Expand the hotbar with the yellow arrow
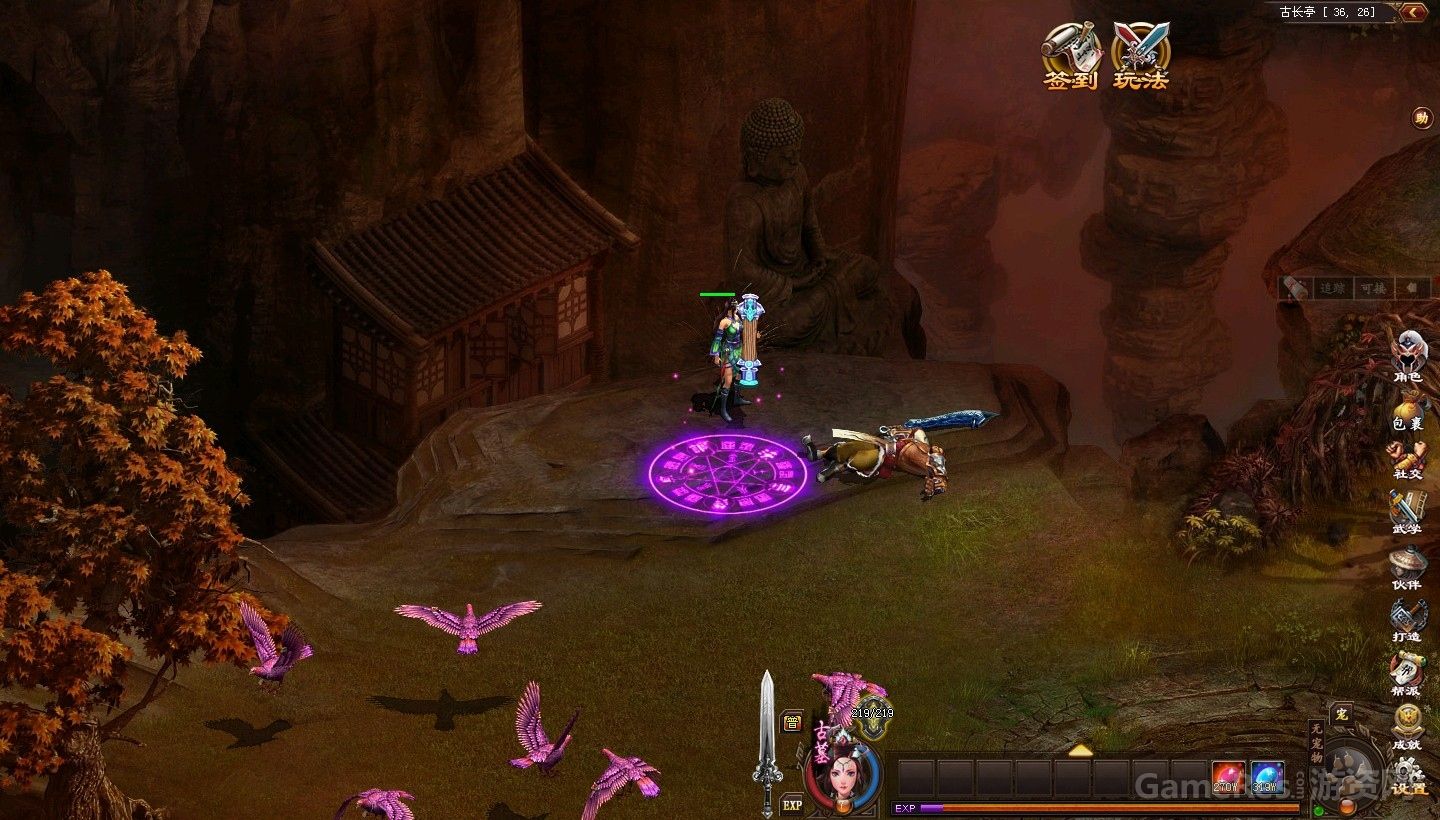The height and width of the screenshot is (820, 1440). (1080, 750)
